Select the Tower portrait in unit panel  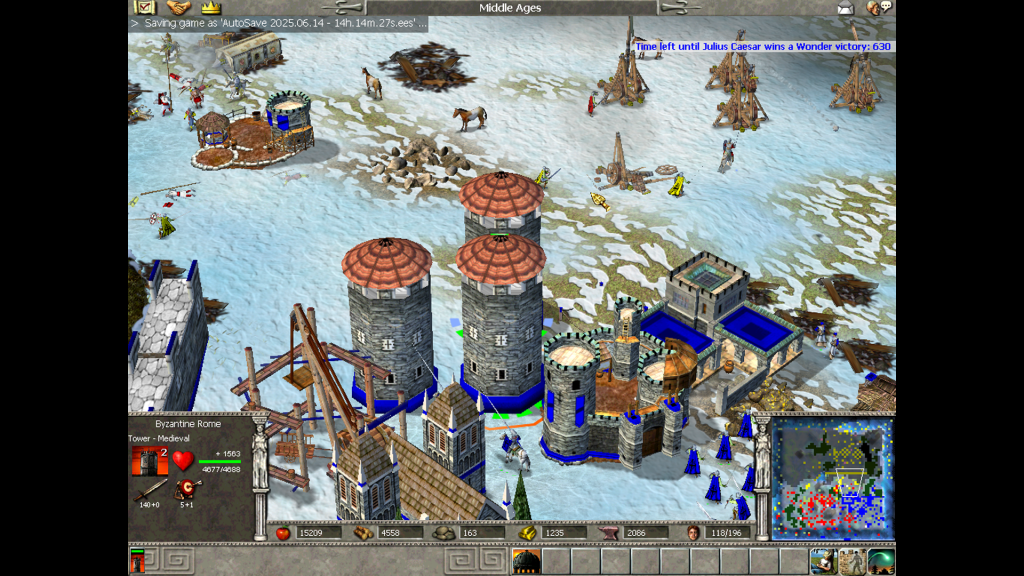point(145,460)
